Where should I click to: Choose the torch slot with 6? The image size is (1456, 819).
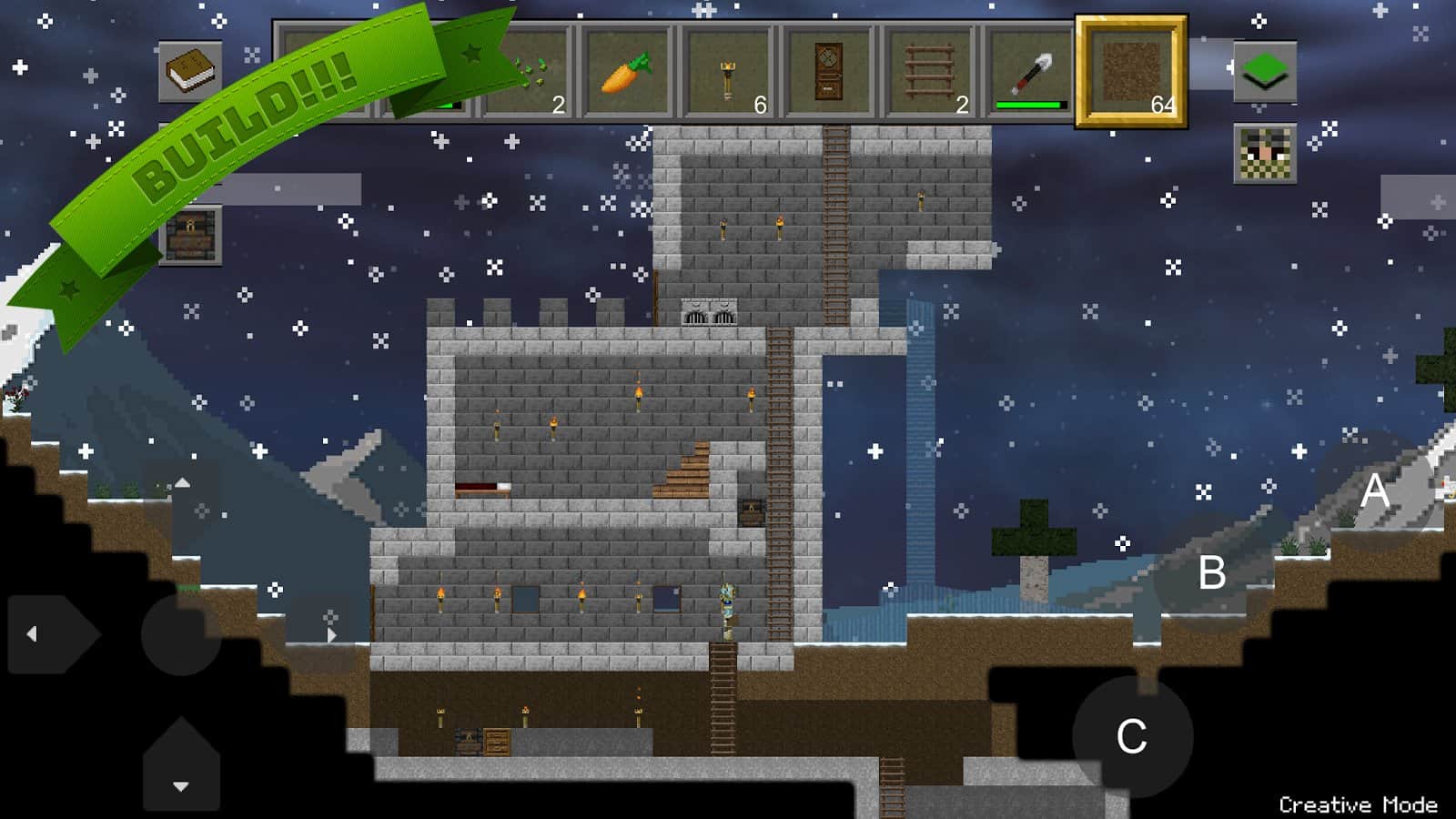point(729,73)
